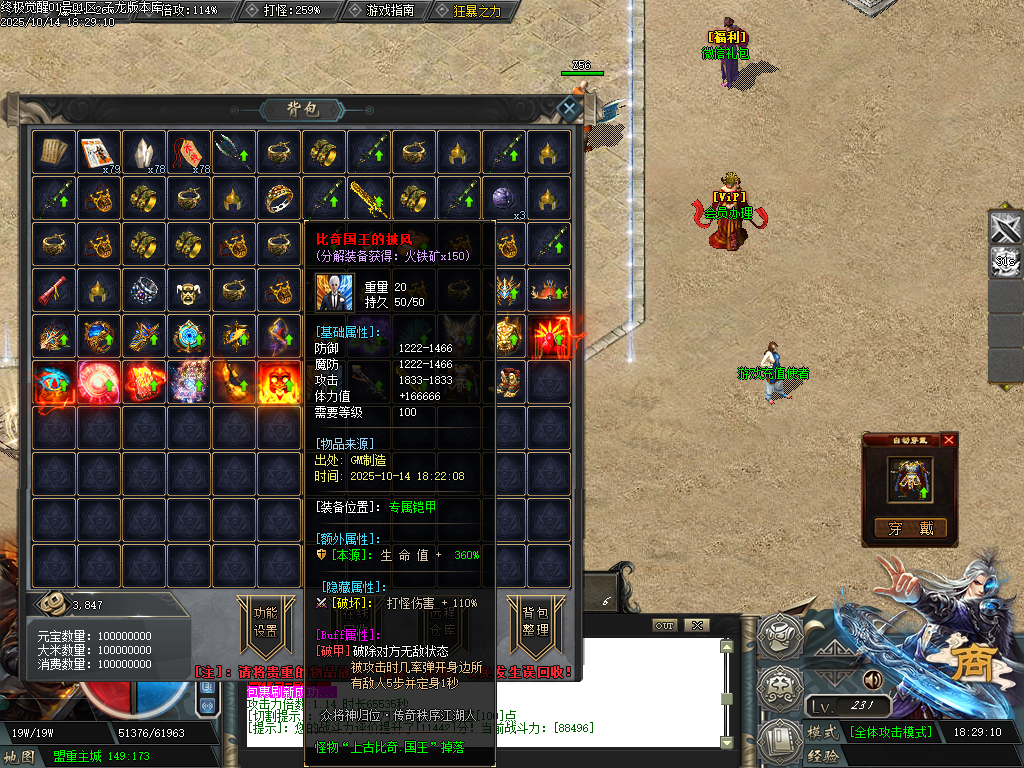This screenshot has height=768, width=1024.
Task: Open the 功能设置 function settings
Action: (265, 621)
